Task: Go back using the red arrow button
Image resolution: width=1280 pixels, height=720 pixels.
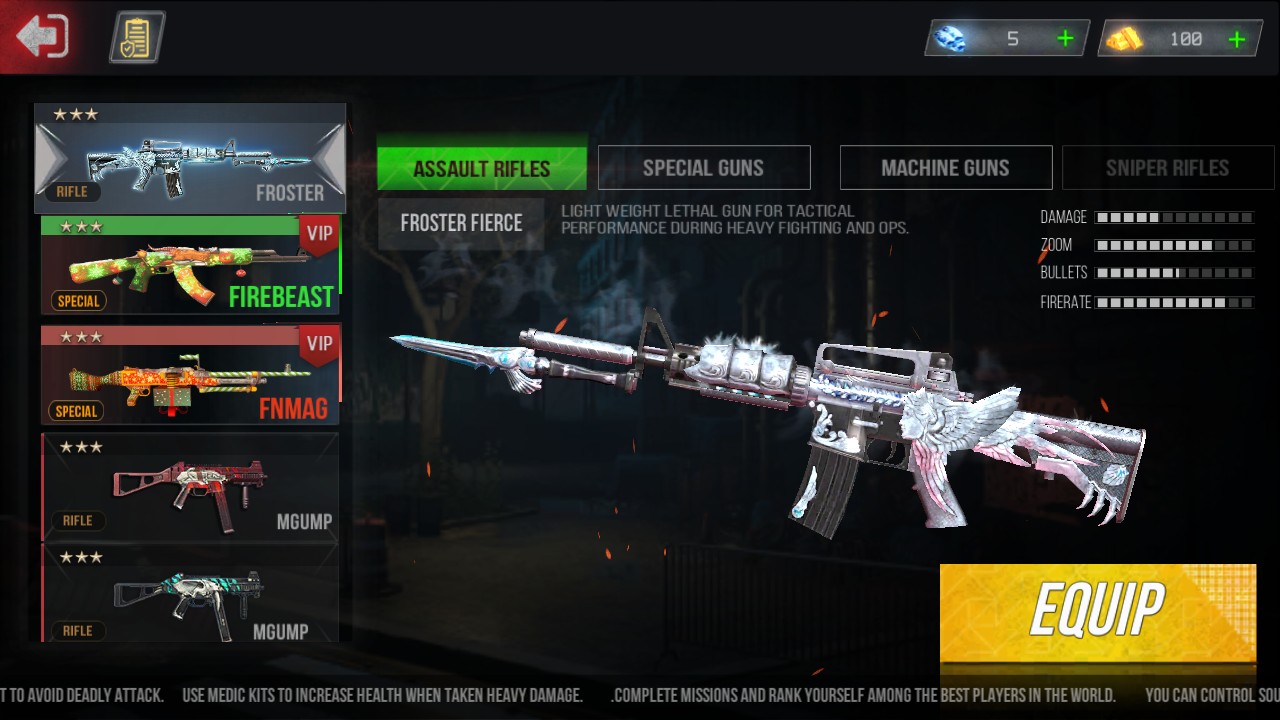Action: pos(42,37)
